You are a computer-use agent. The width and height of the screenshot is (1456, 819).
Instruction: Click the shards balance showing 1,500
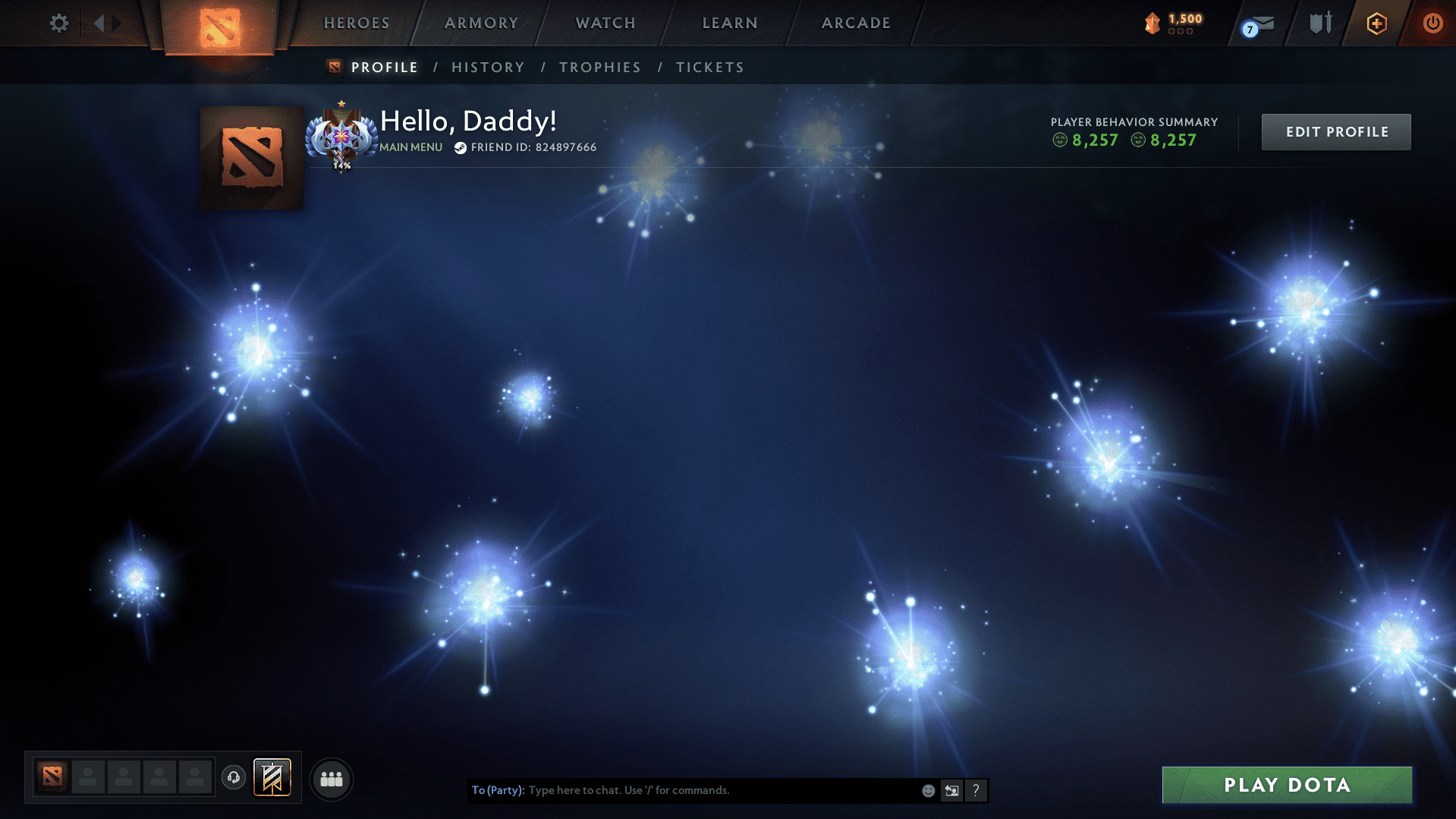pyautogui.click(x=1173, y=24)
